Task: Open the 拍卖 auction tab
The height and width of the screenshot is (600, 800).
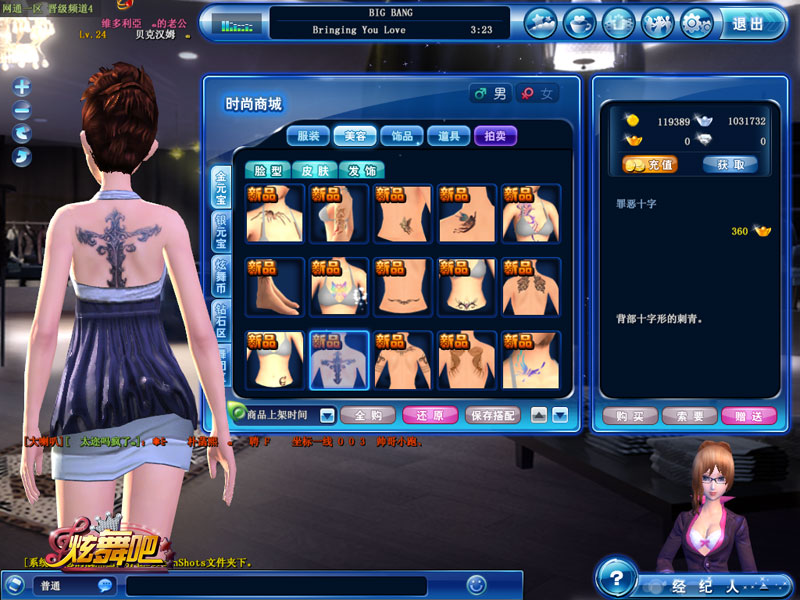Action: pyautogui.click(x=496, y=136)
